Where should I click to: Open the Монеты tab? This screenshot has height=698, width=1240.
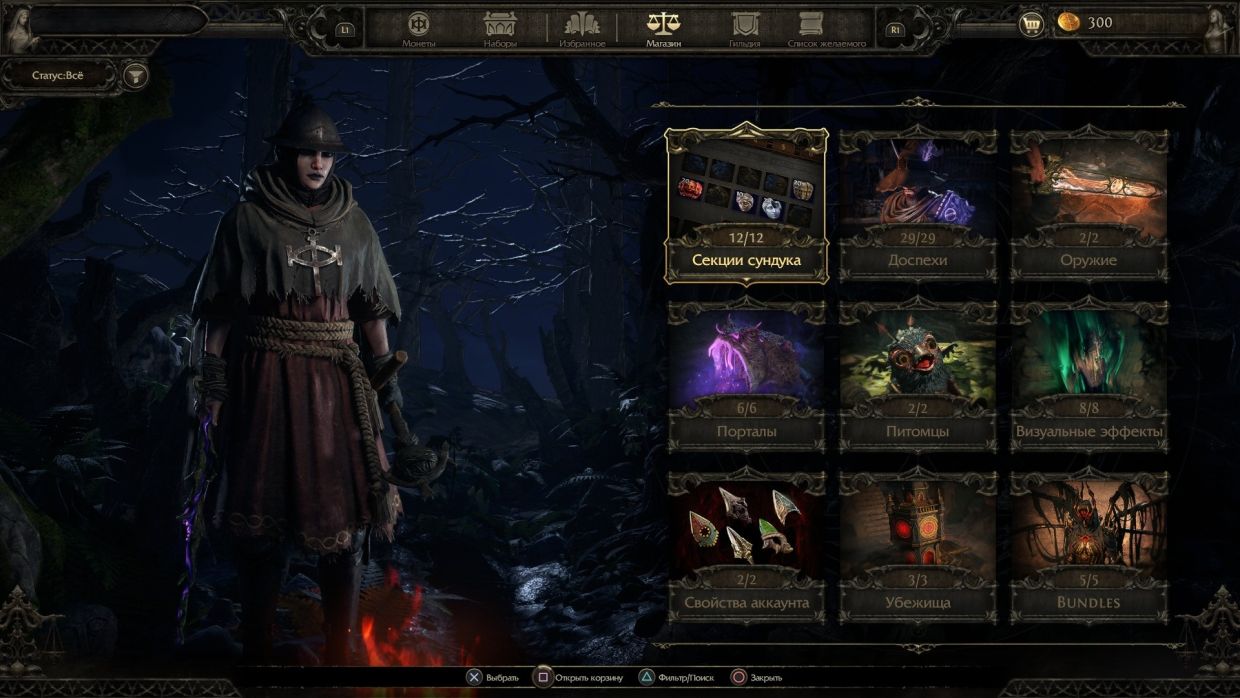418,29
